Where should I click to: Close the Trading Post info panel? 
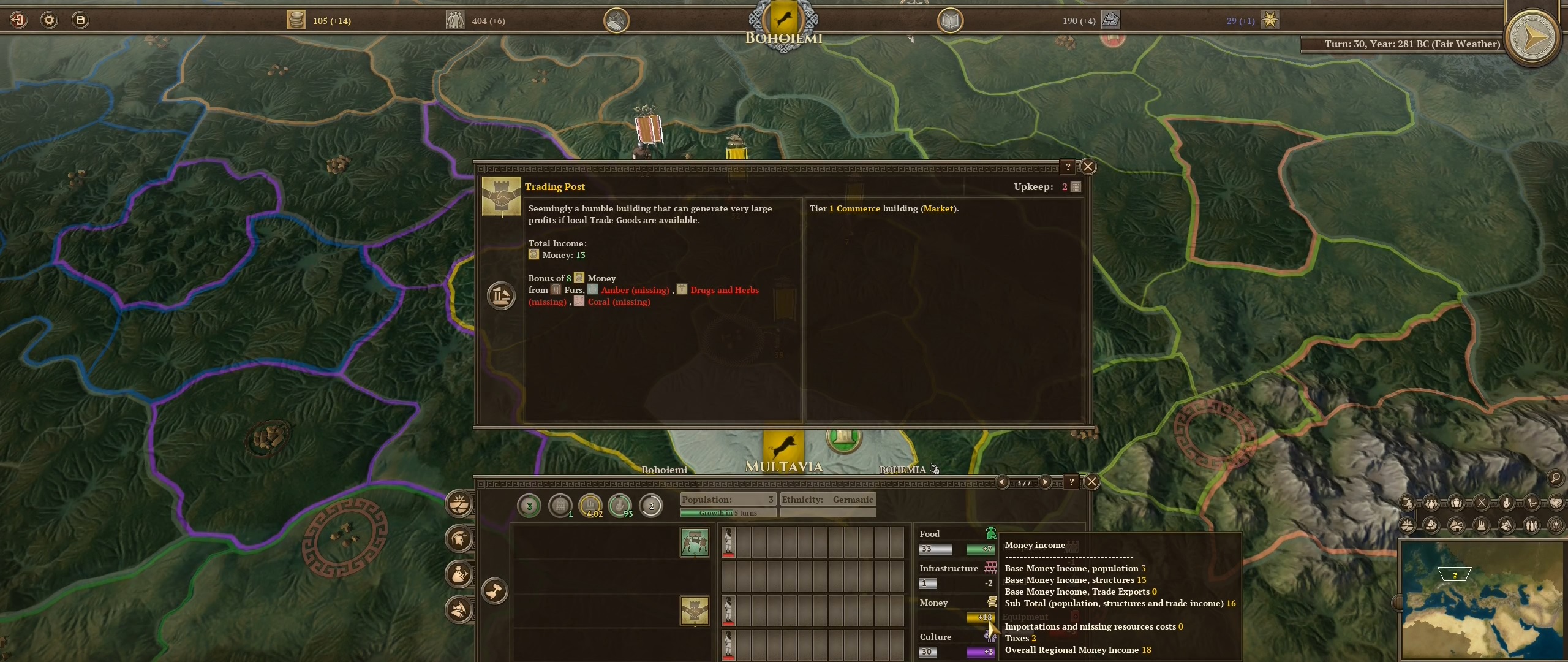[1088, 167]
